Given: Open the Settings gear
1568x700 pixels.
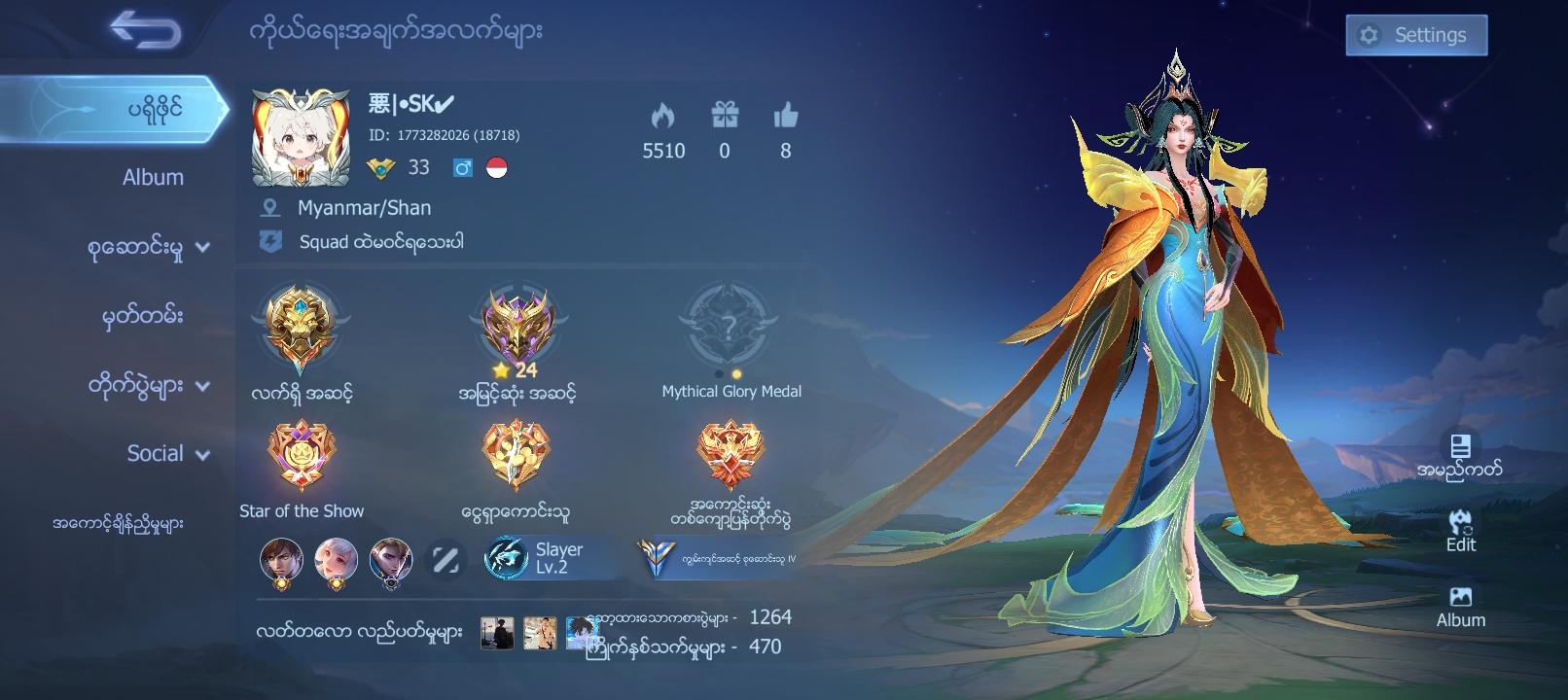Looking at the screenshot, I should (1415, 34).
